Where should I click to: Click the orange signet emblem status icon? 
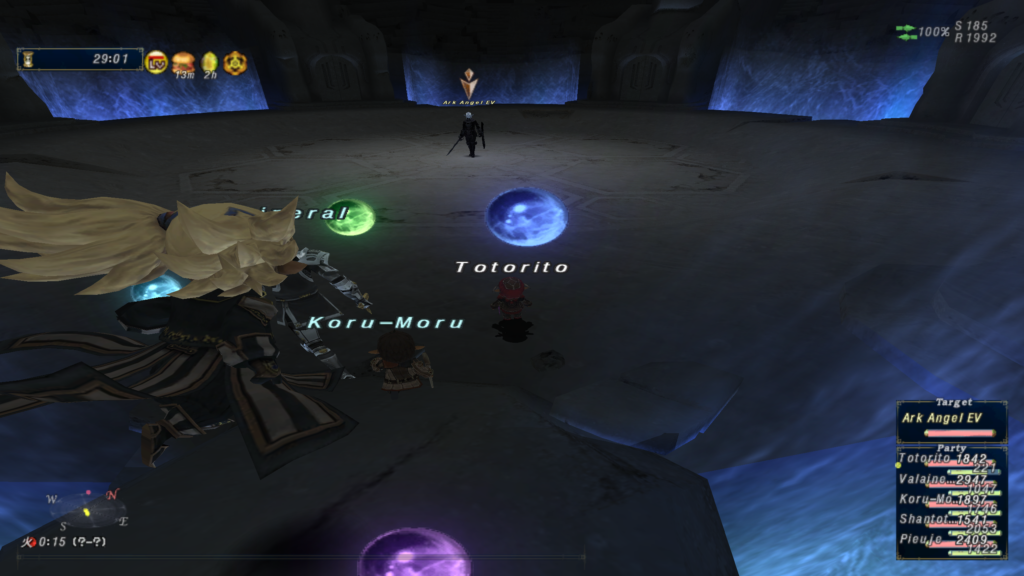coord(234,62)
